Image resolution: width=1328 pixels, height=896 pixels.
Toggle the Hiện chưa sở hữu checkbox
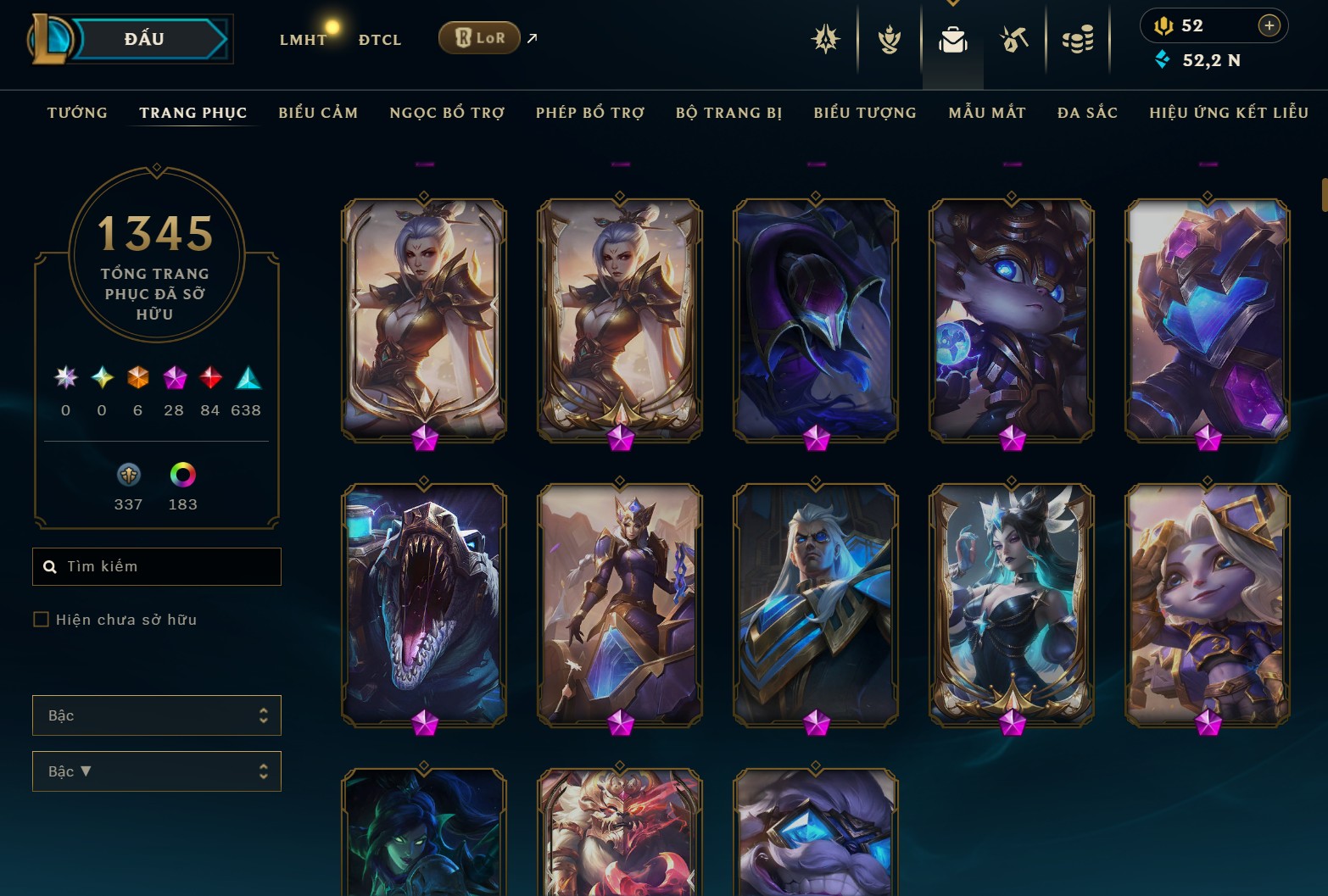(41, 620)
